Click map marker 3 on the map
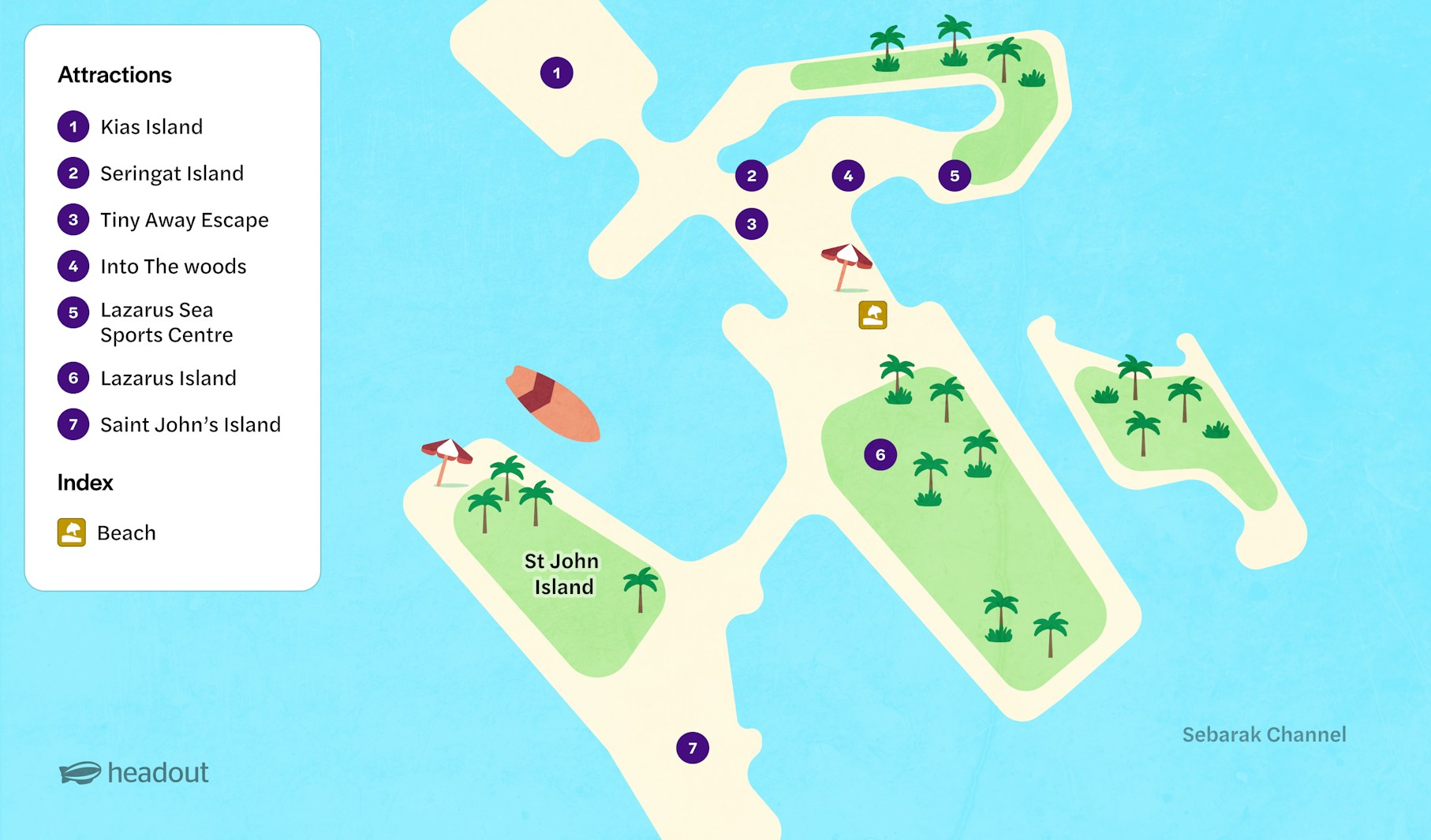Viewport: 1431px width, 840px height. click(x=751, y=224)
